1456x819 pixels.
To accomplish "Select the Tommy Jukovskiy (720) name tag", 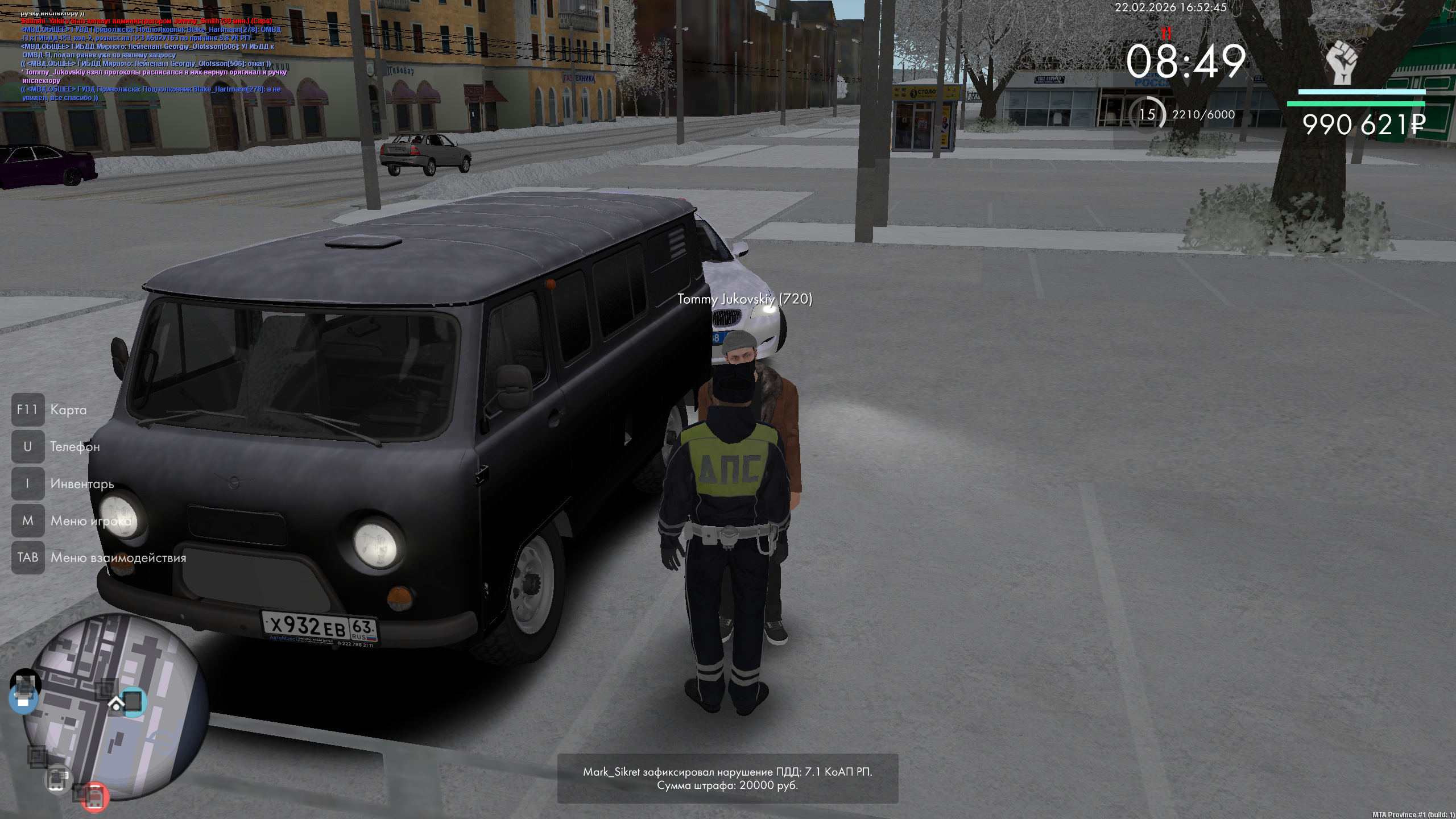I will pyautogui.click(x=744, y=299).
